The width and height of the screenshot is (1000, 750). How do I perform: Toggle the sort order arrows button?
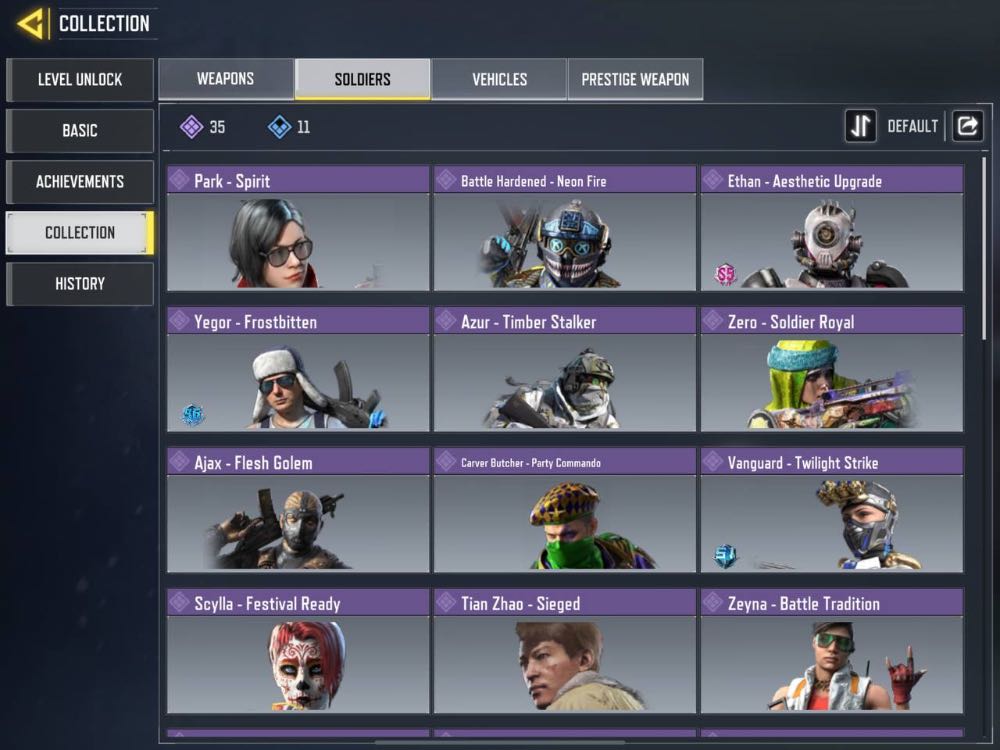861,126
